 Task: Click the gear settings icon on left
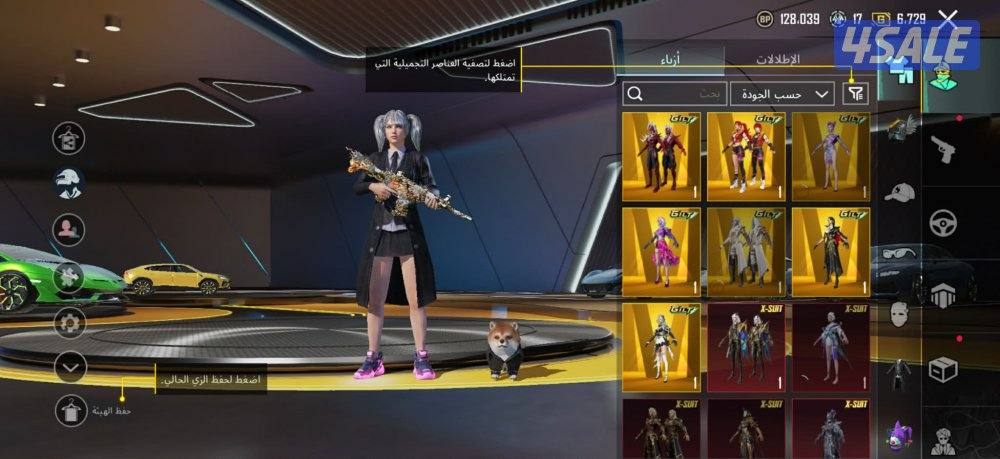(70, 322)
